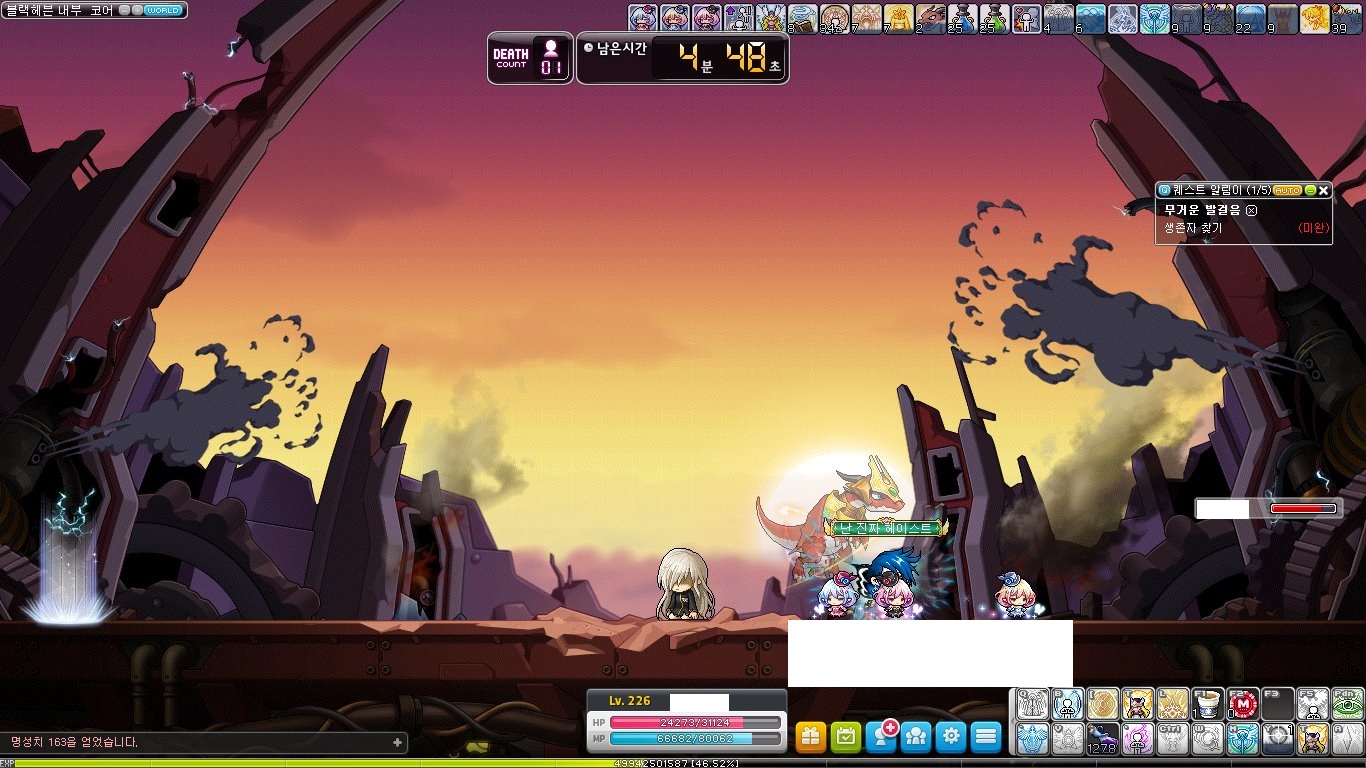Minimize the quest notifier with green button
This screenshot has width=1366, height=768.
(x=1310, y=190)
